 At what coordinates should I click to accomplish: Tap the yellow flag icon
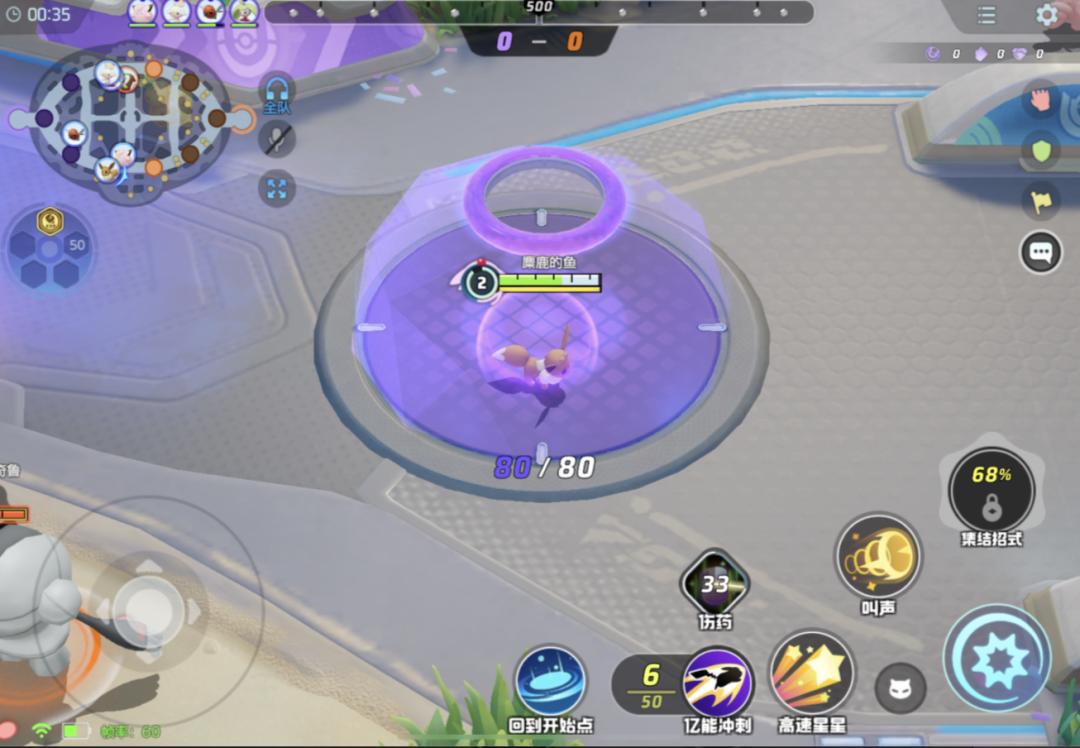point(1041,201)
